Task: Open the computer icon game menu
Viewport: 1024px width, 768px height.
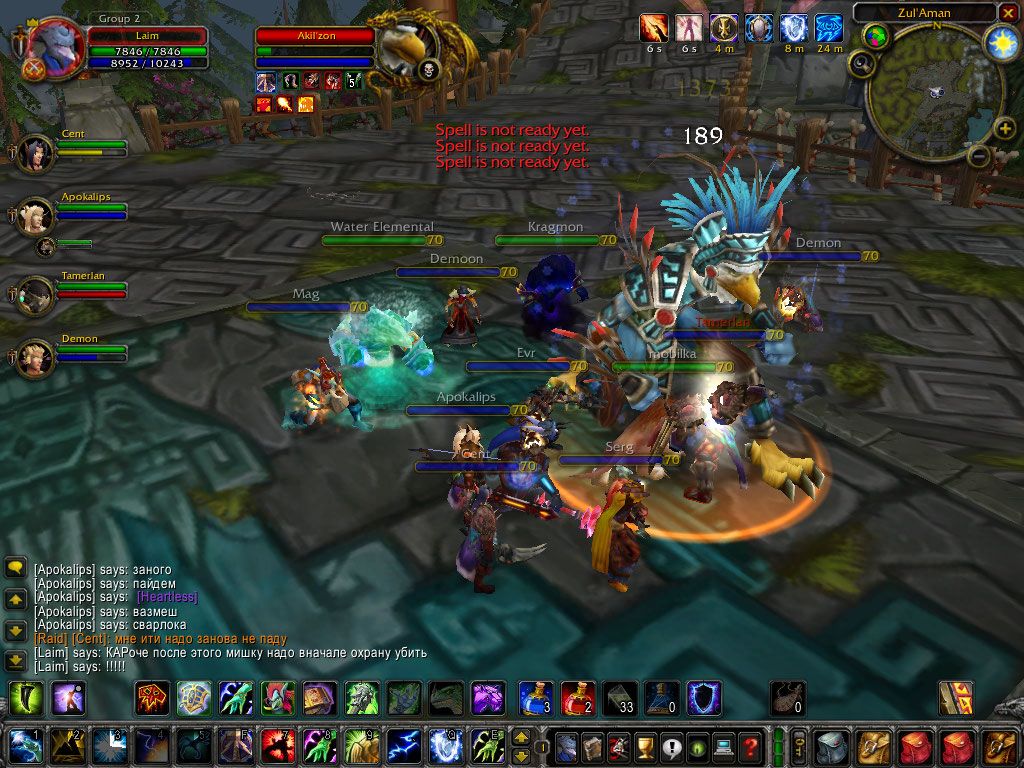Action: point(723,746)
